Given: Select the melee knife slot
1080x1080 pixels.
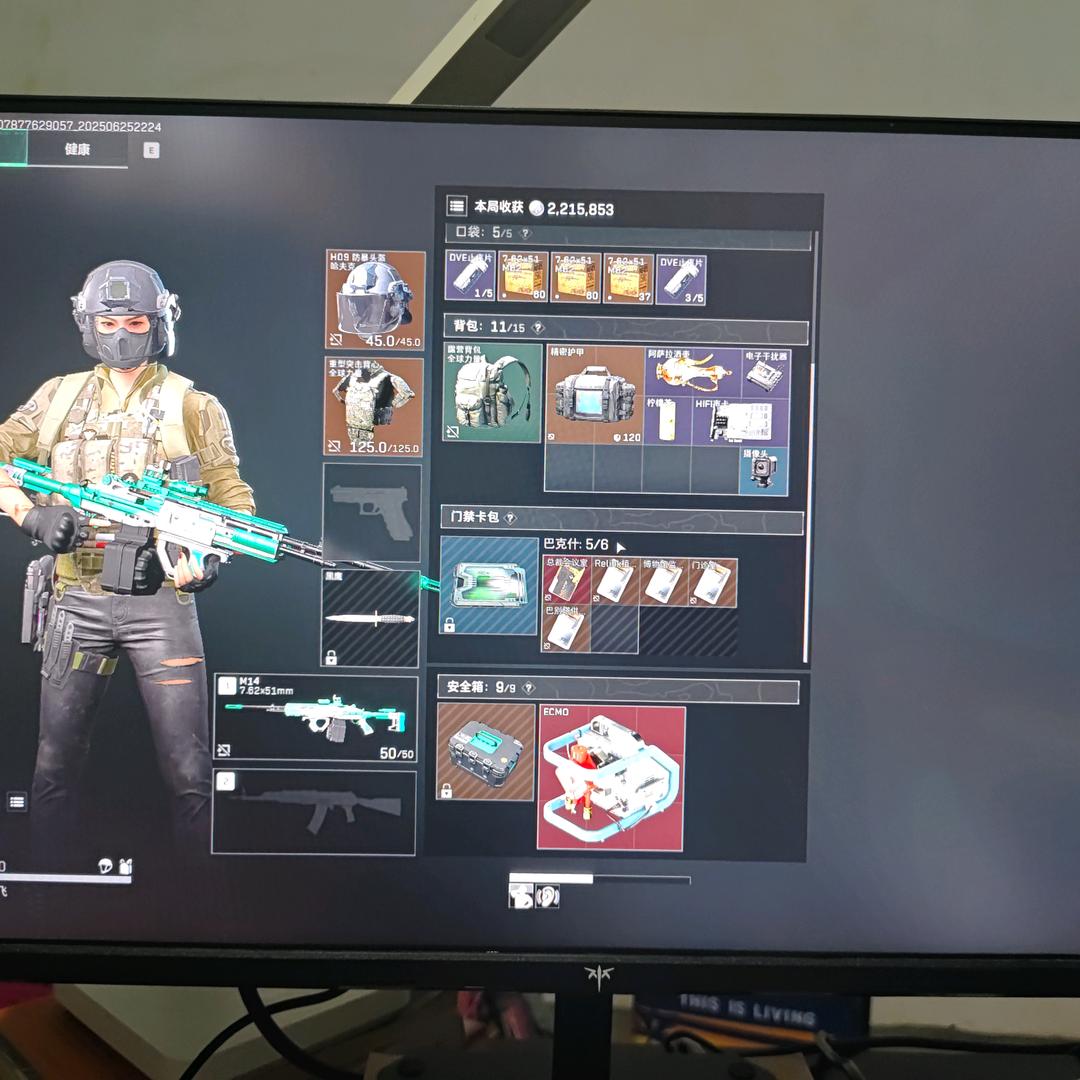Looking at the screenshot, I should [x=370, y=619].
